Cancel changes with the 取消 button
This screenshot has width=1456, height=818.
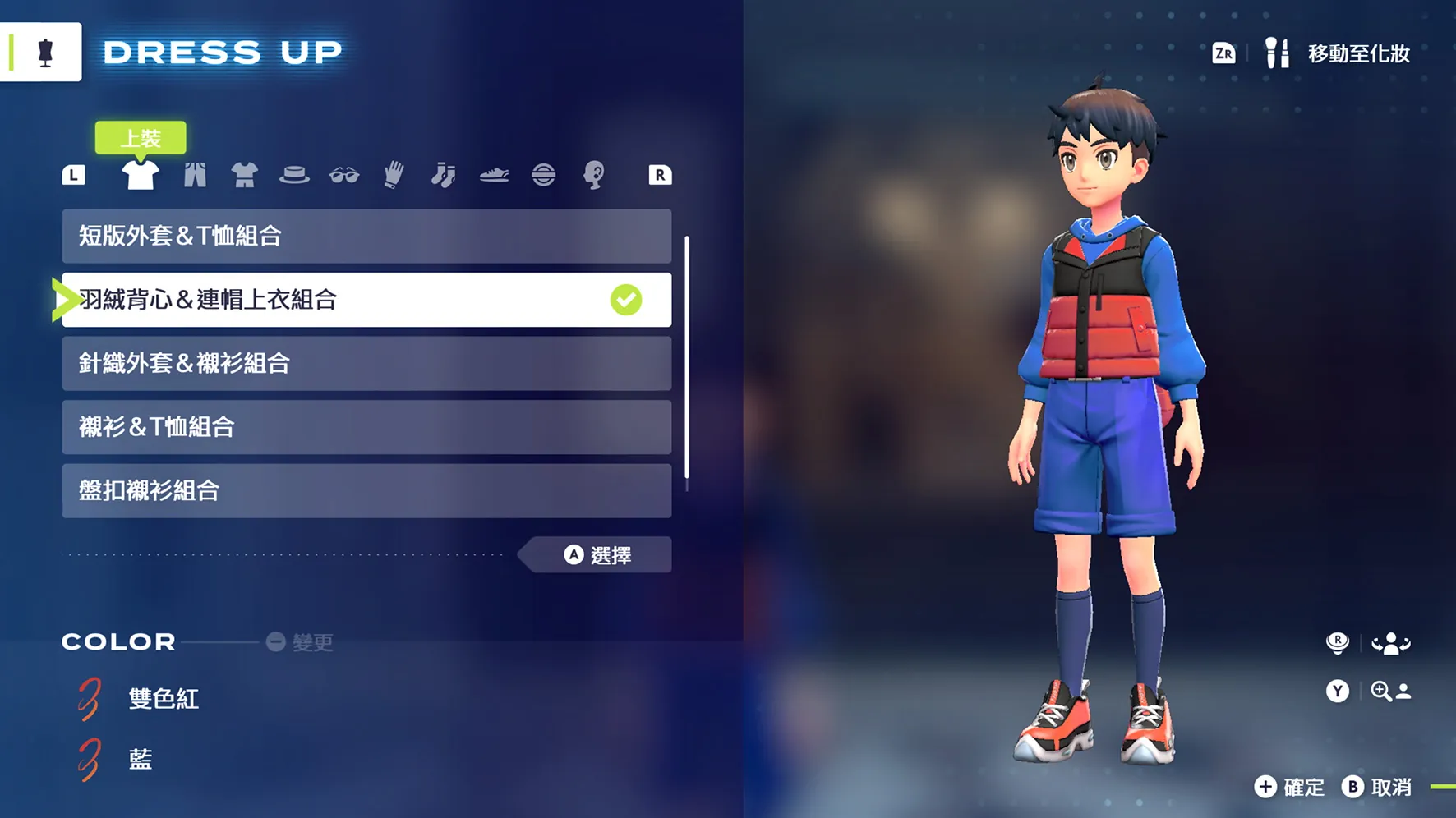(x=1378, y=788)
